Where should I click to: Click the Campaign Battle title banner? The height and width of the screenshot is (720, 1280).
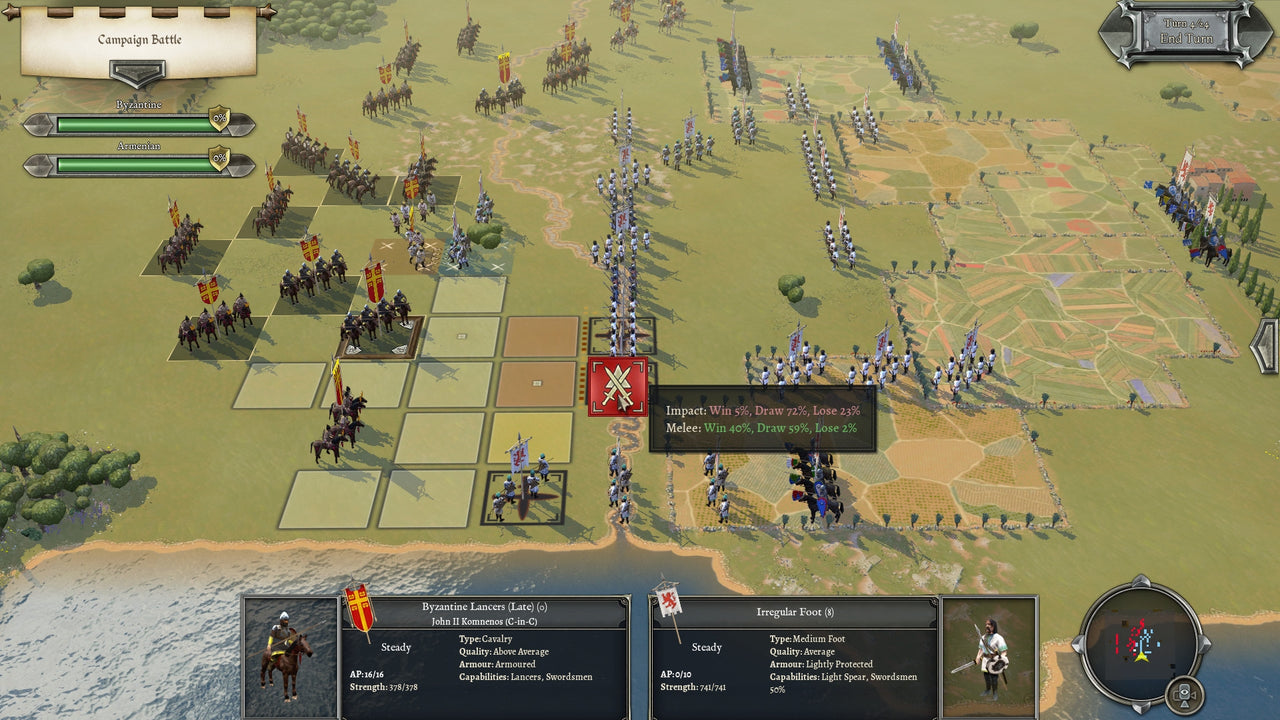pos(139,38)
